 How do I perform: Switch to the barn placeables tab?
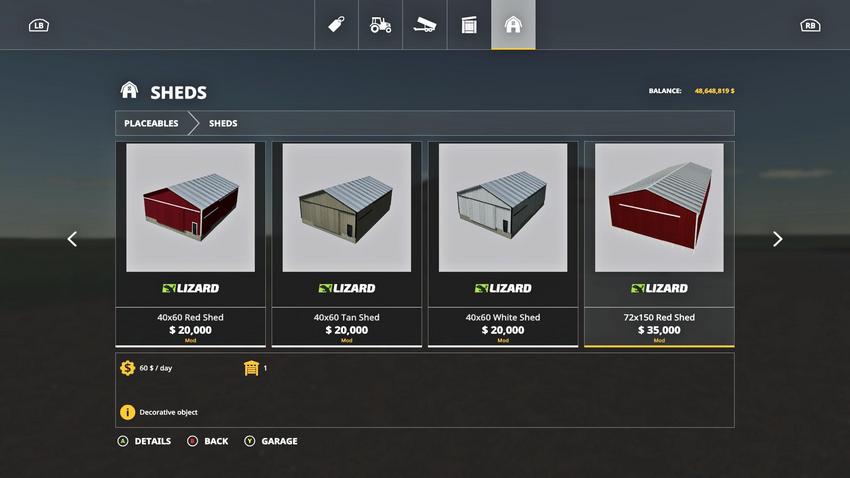click(513, 25)
